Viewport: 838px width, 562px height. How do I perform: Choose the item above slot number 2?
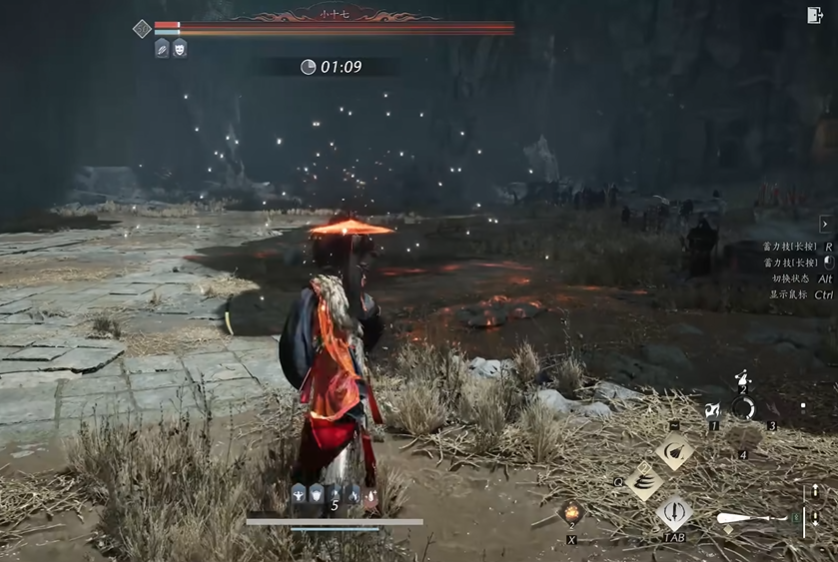[x=742, y=379]
